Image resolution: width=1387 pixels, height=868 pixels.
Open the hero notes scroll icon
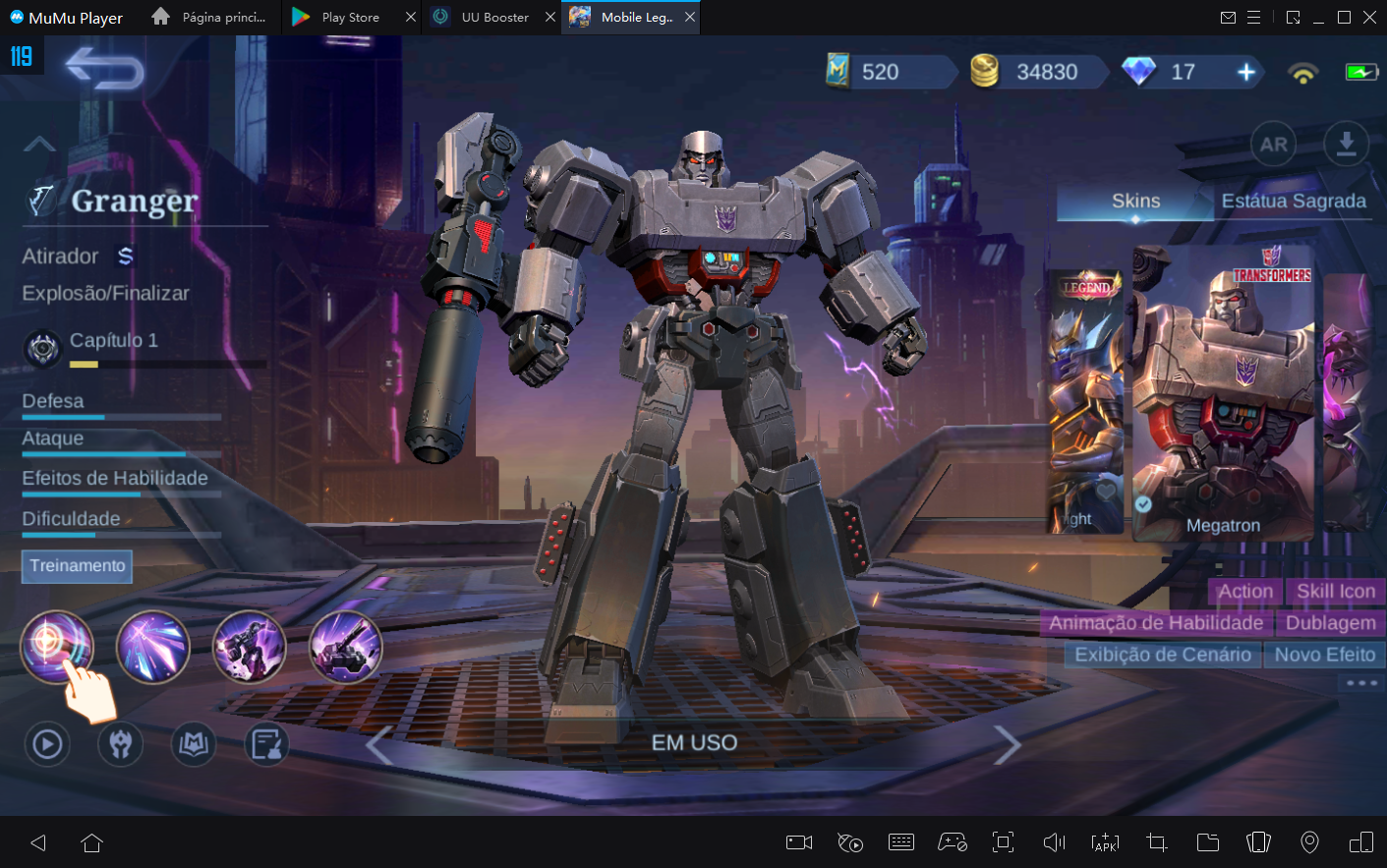point(266,744)
